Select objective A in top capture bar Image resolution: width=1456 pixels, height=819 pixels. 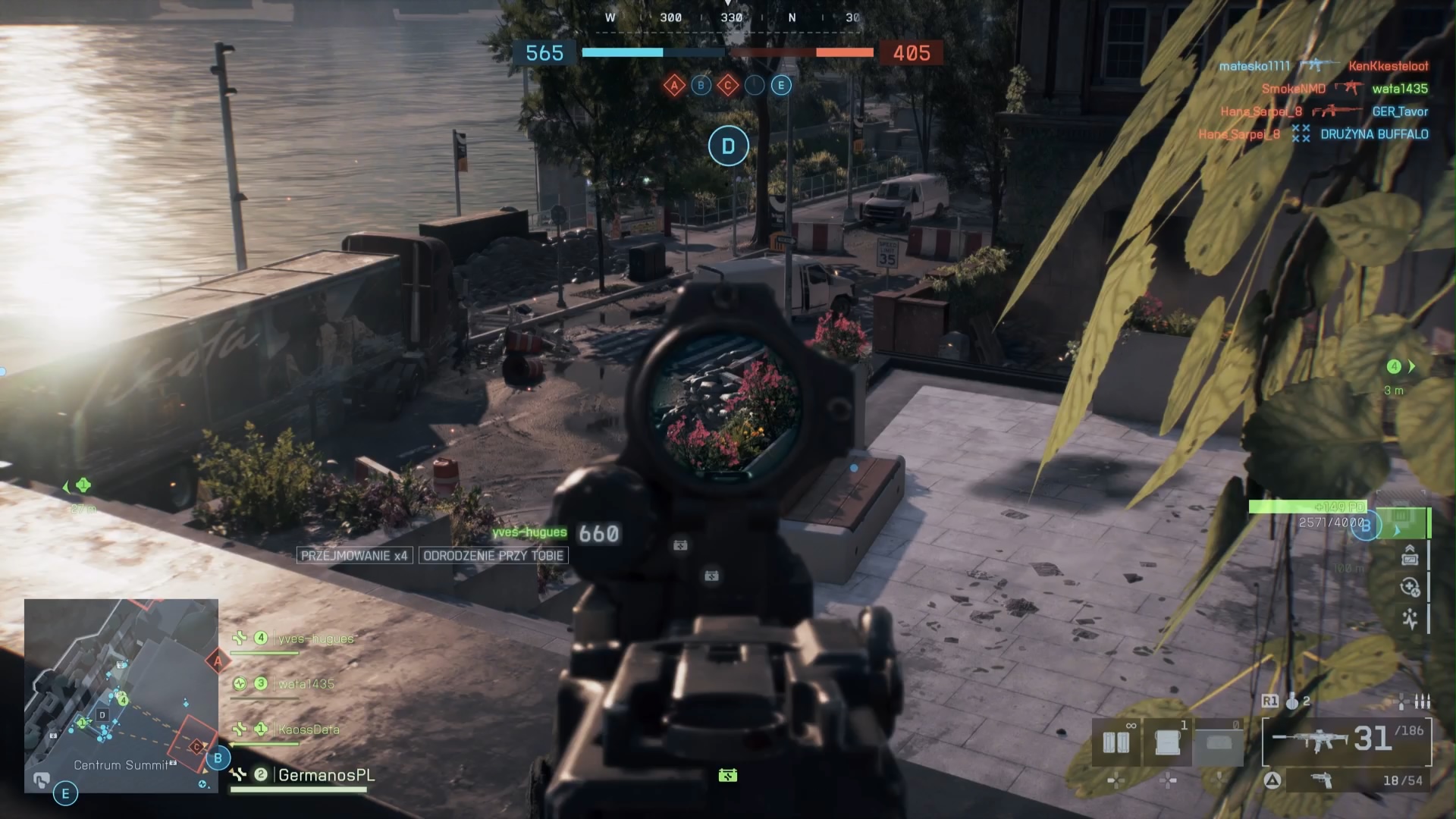(674, 86)
